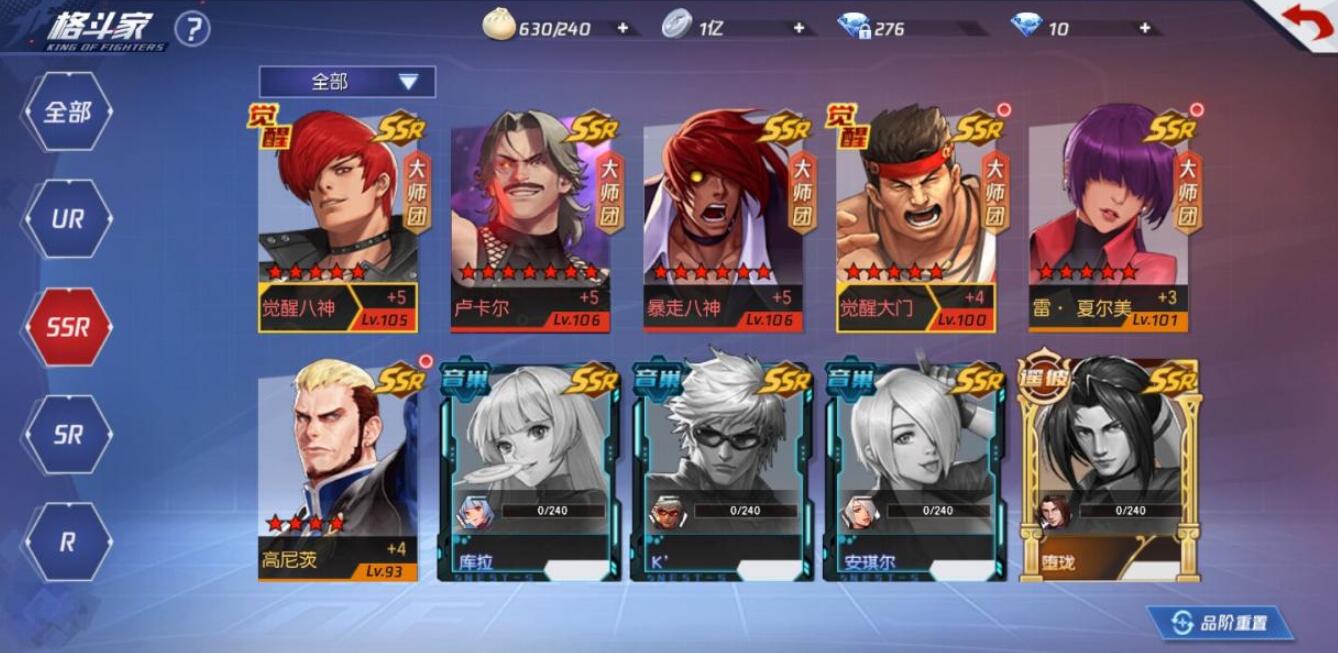Select the UR rarity tab
The height and width of the screenshot is (653, 1338).
pos(67,219)
